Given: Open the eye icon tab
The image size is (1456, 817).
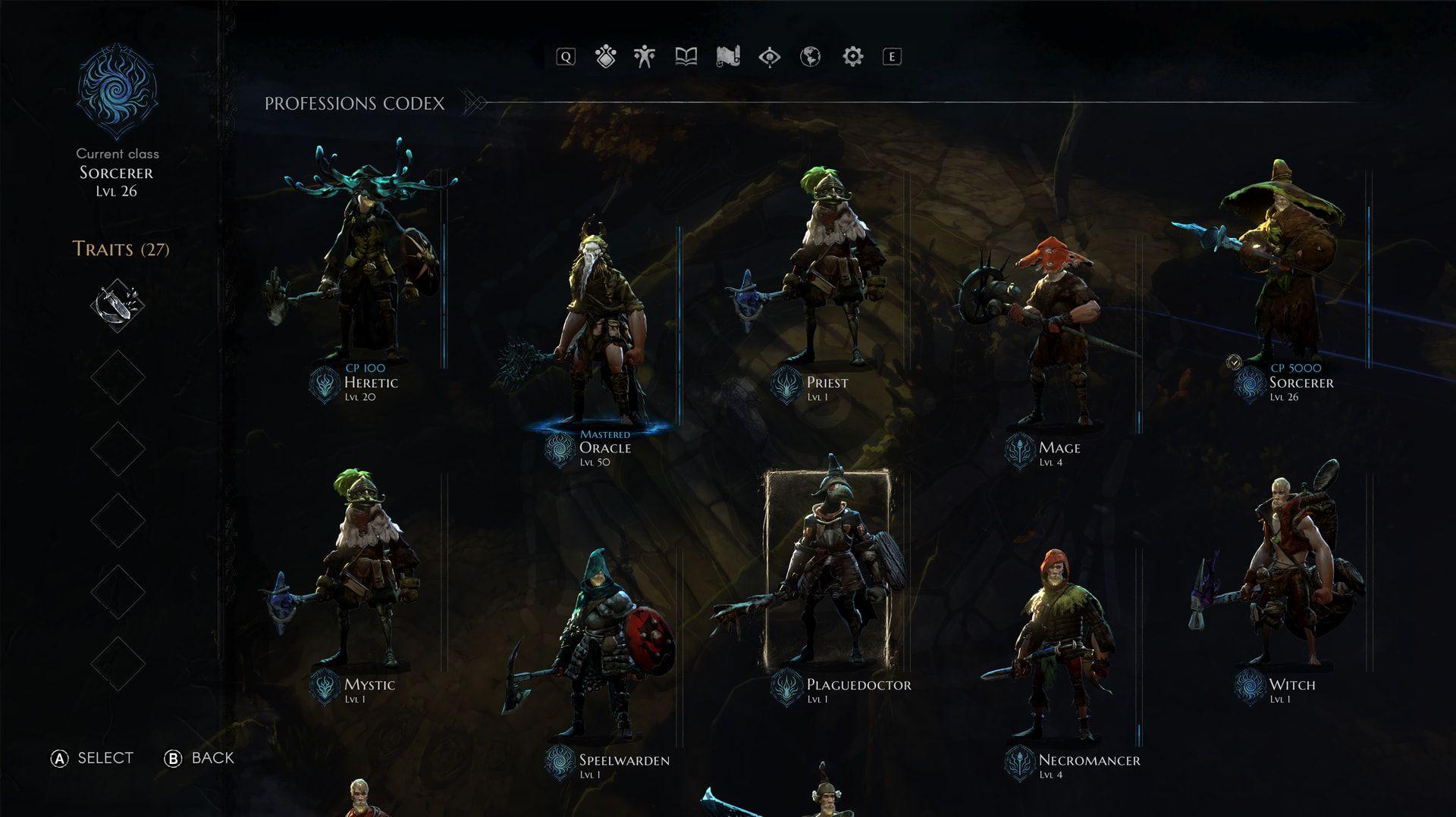Looking at the screenshot, I should [x=769, y=57].
